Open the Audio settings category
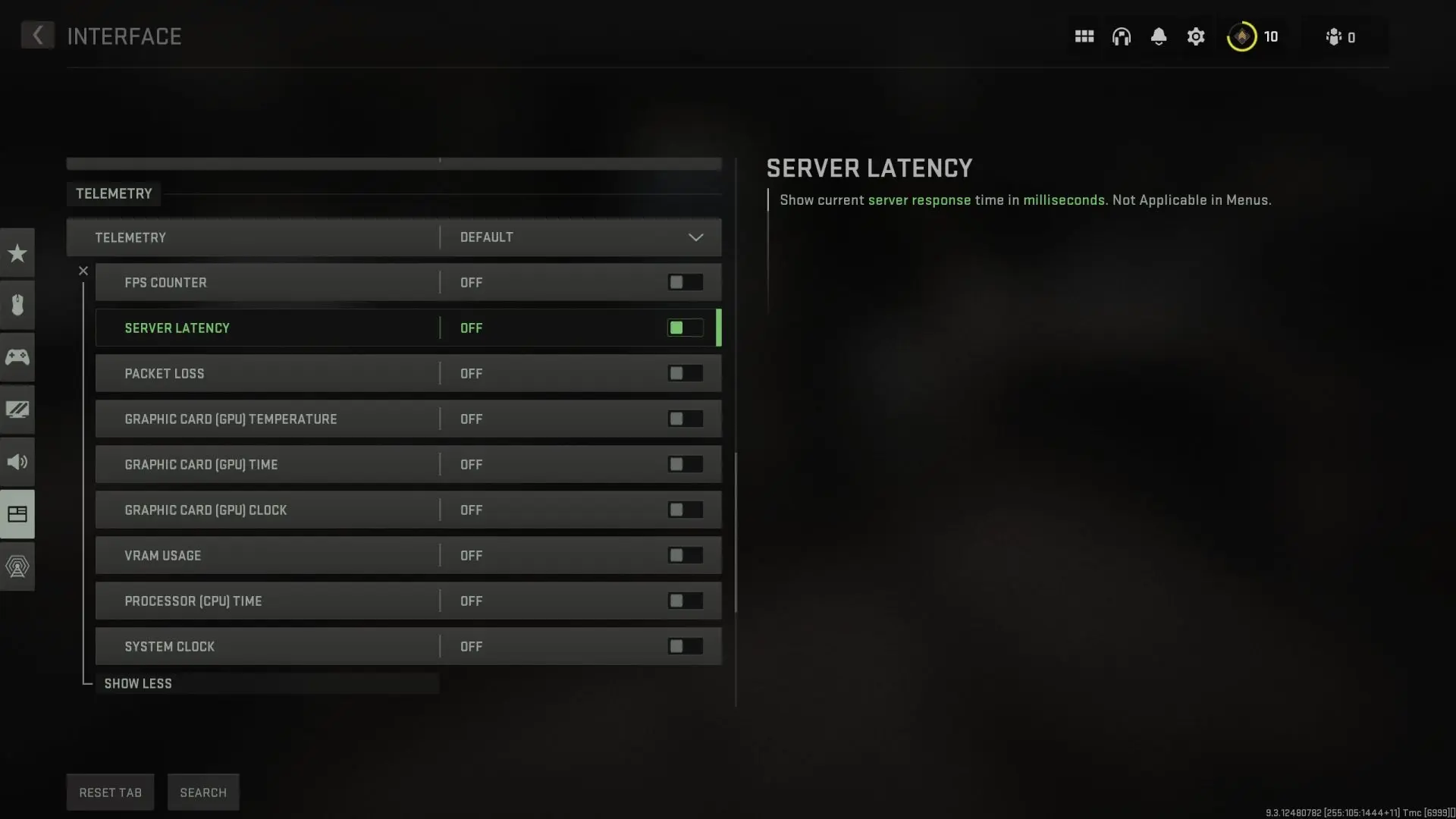This screenshot has width=1456, height=819. point(17,462)
